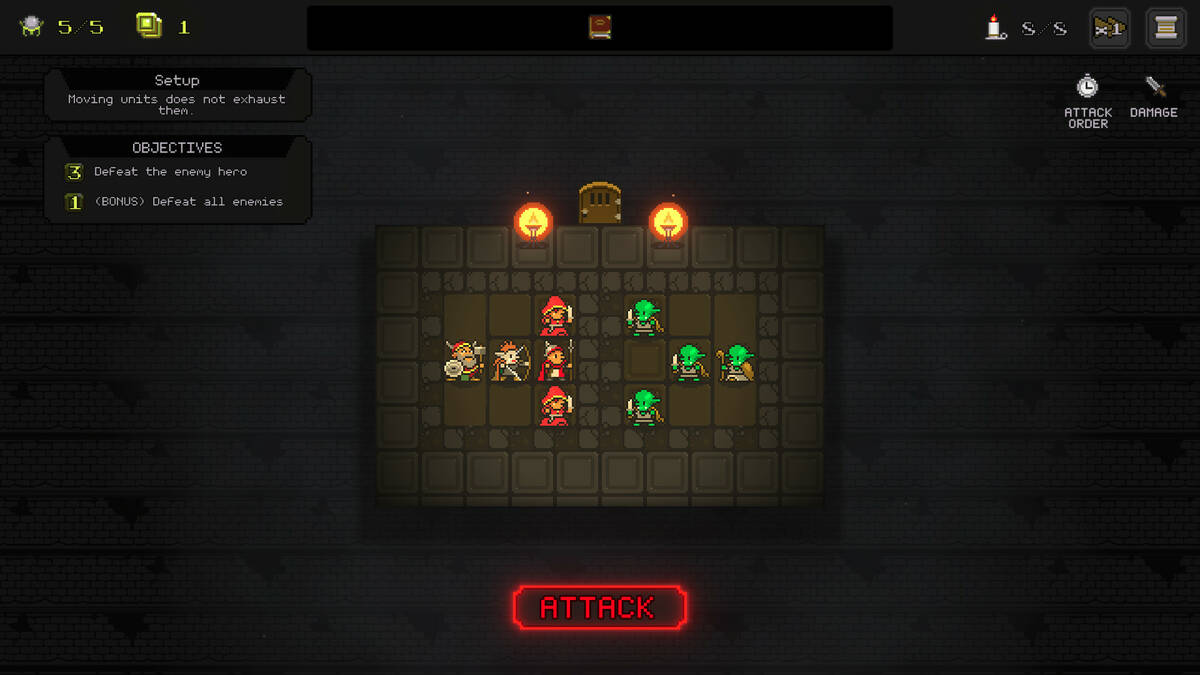This screenshot has height=675, width=1200.
Task: Open the scroll menu button
Action: (x=1165, y=28)
